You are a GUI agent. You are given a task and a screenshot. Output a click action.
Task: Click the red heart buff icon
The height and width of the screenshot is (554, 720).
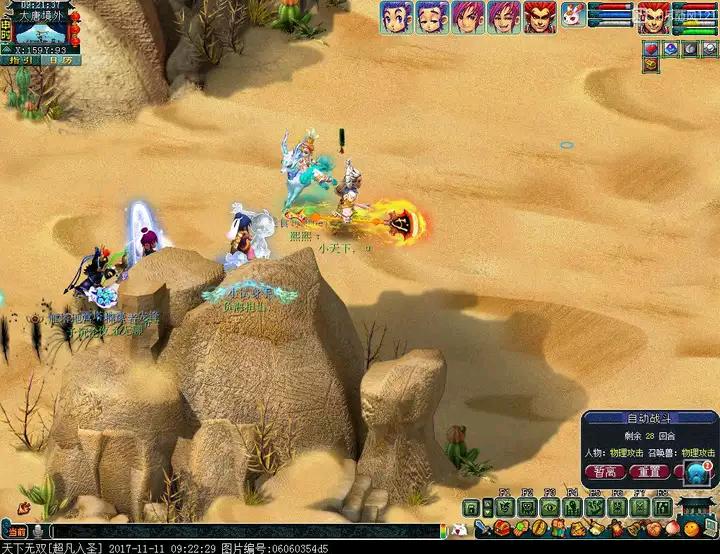pyautogui.click(x=649, y=48)
